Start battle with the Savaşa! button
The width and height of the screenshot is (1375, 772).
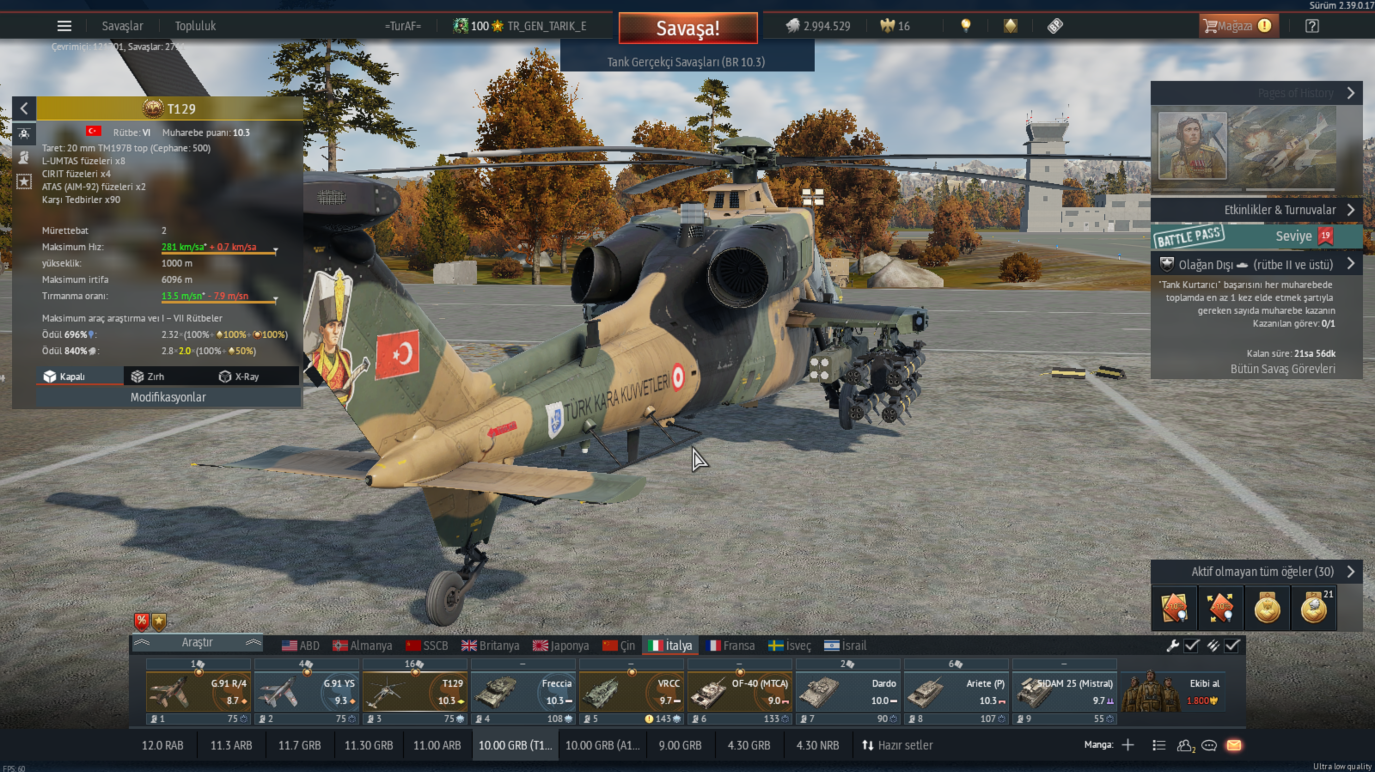[x=687, y=28]
